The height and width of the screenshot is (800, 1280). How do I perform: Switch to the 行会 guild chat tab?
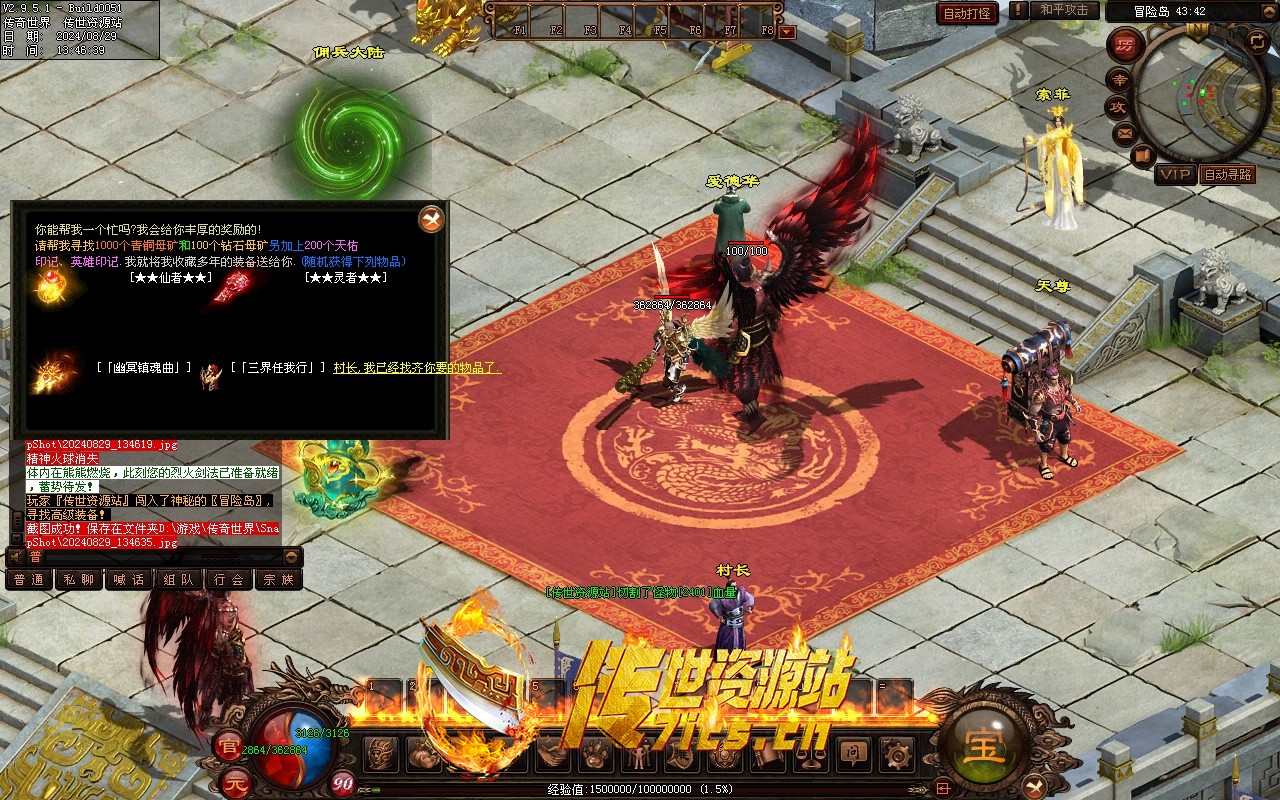click(229, 579)
